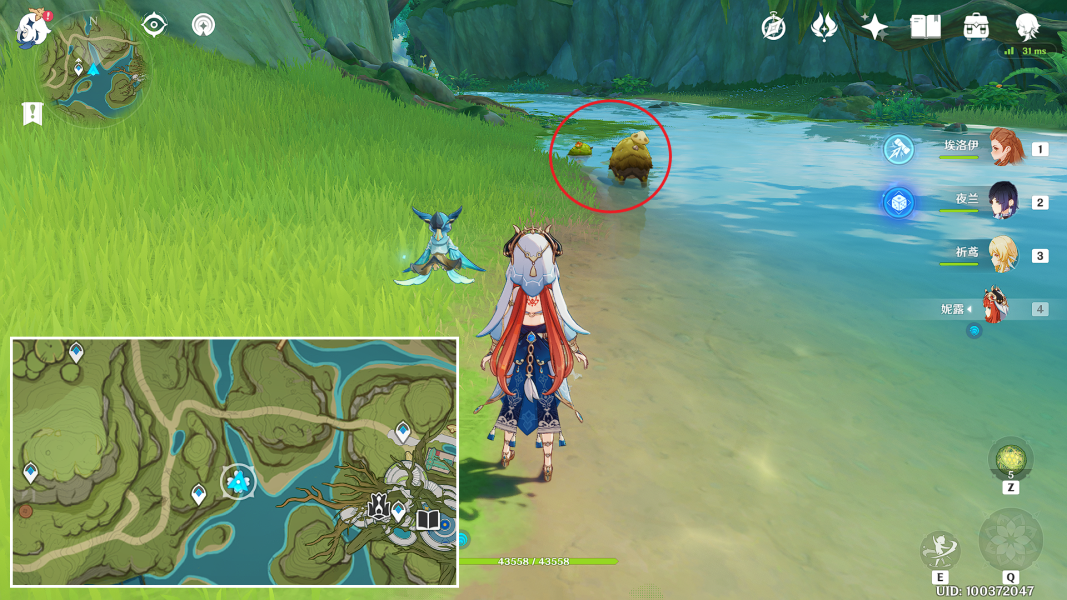Switch to the blonde party member in slot 3
The width and height of the screenshot is (1067, 600).
coord(1004,254)
